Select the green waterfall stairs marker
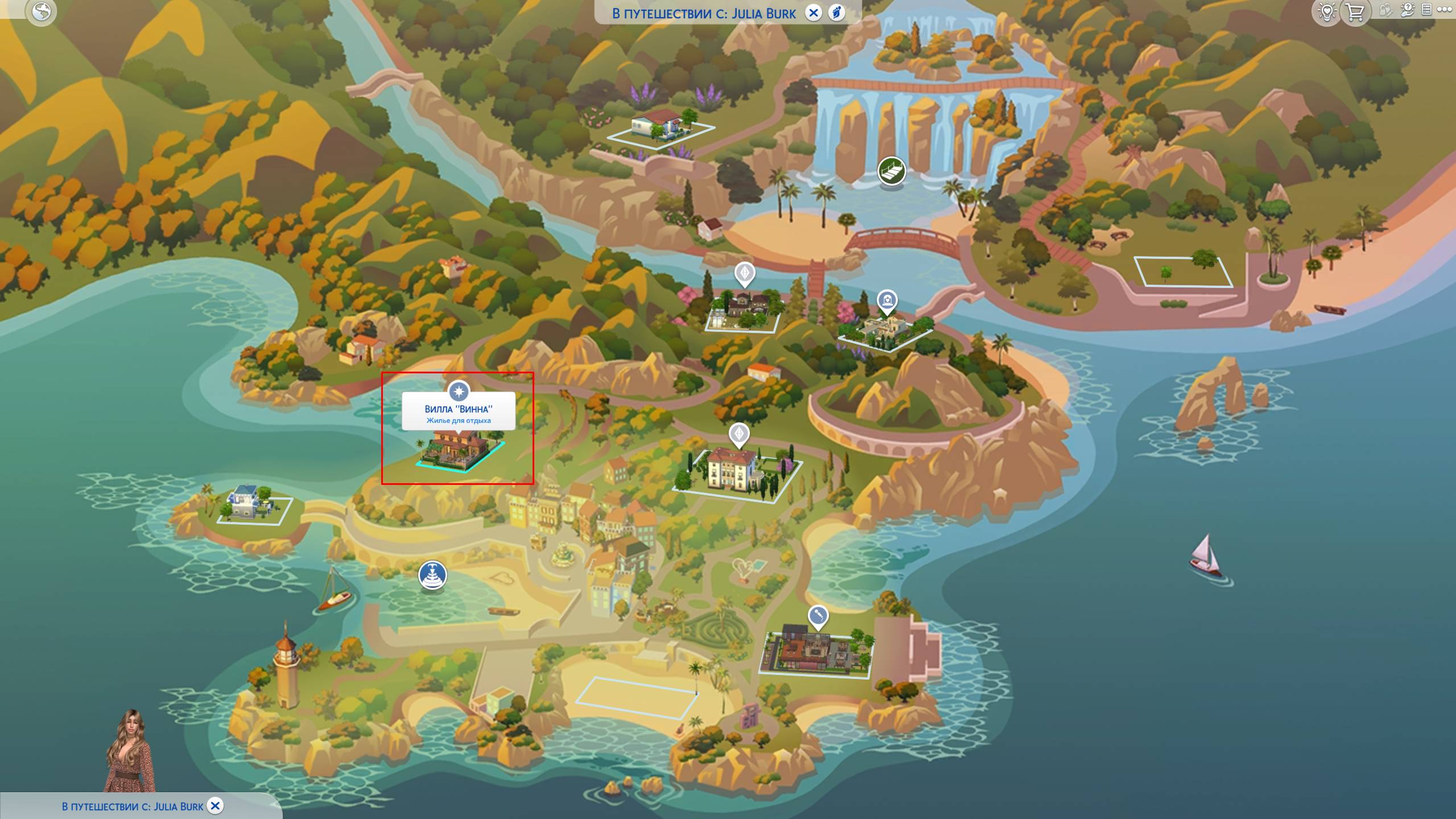 [891, 170]
